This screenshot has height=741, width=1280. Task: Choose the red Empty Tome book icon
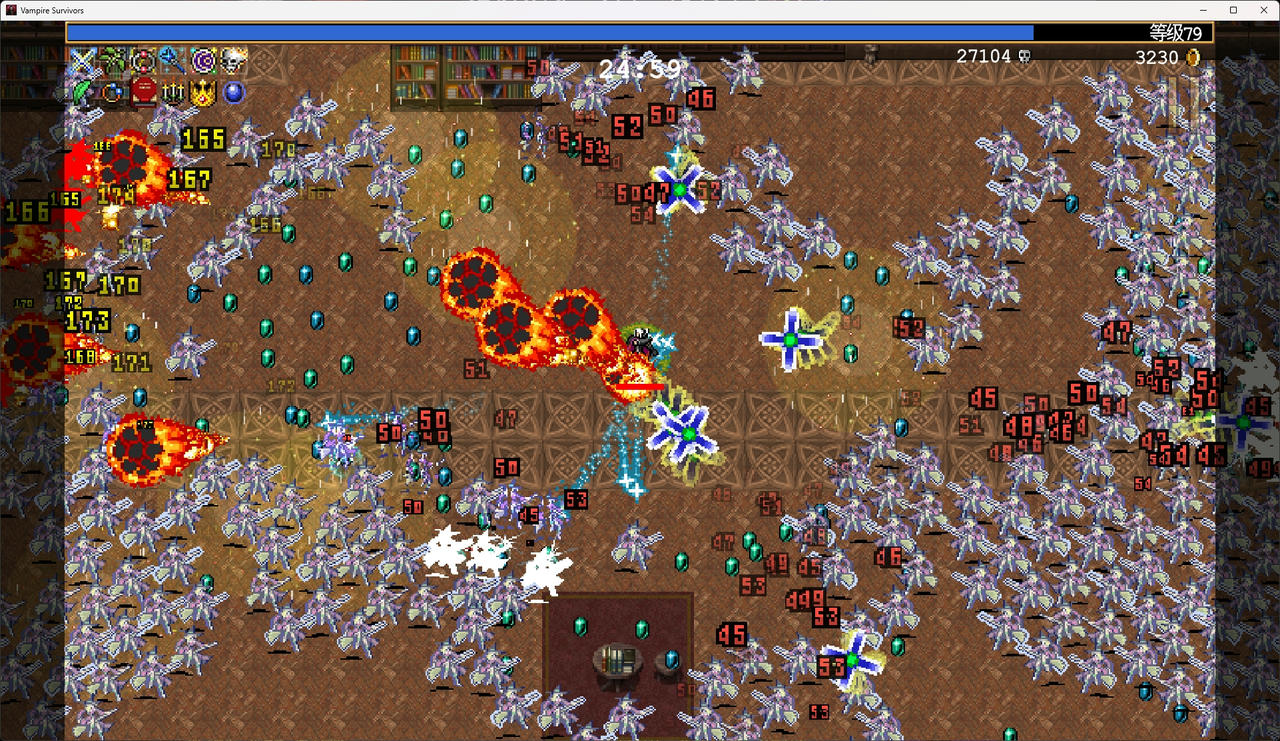pos(143,92)
